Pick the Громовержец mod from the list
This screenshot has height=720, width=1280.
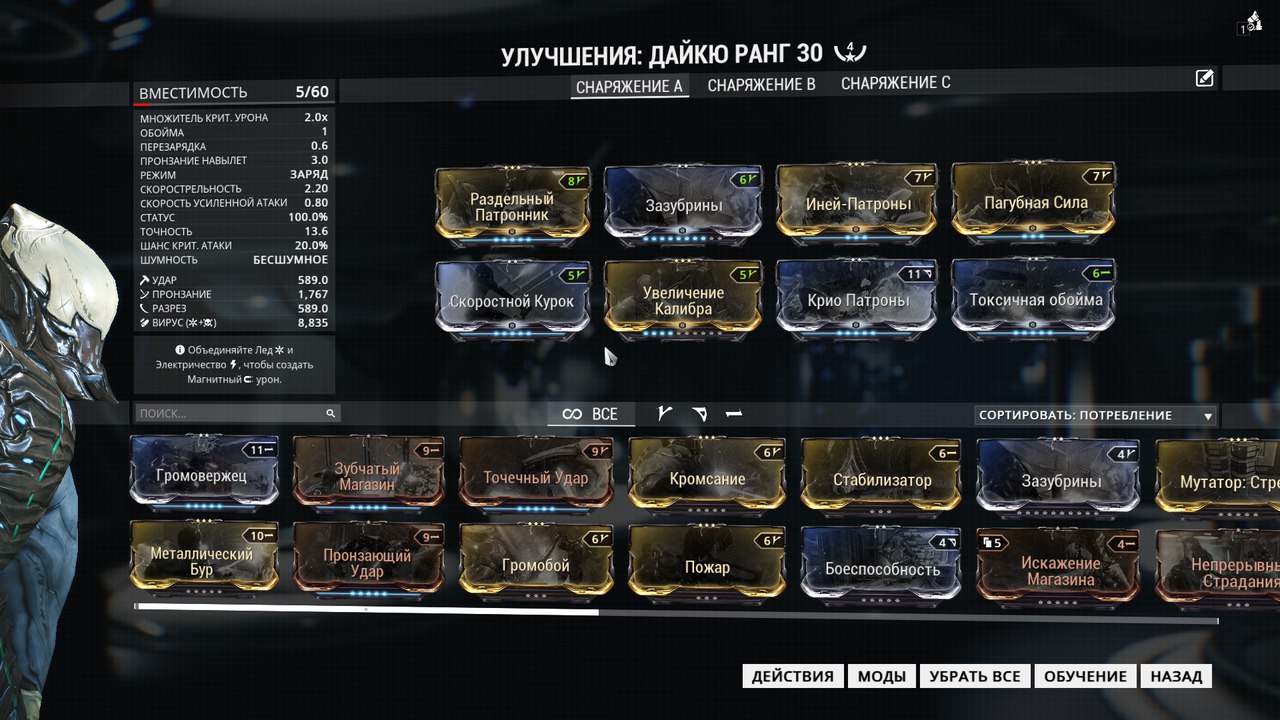(x=203, y=476)
